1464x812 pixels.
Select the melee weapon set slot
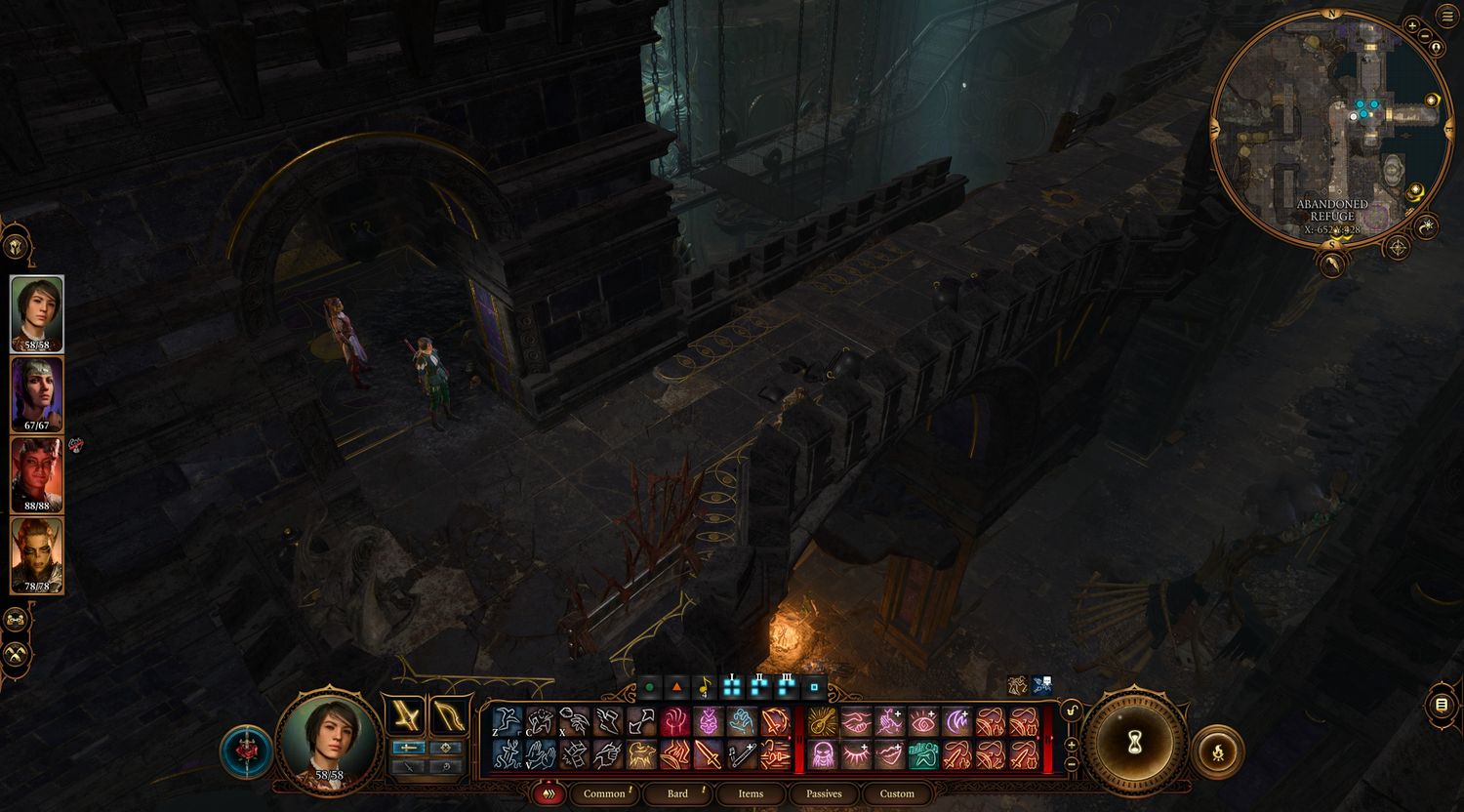click(x=404, y=715)
